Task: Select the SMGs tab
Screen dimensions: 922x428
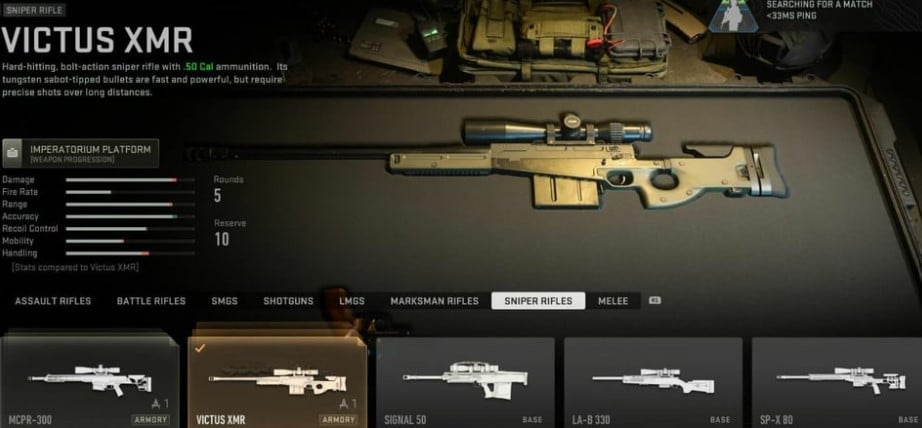Action: tap(224, 301)
